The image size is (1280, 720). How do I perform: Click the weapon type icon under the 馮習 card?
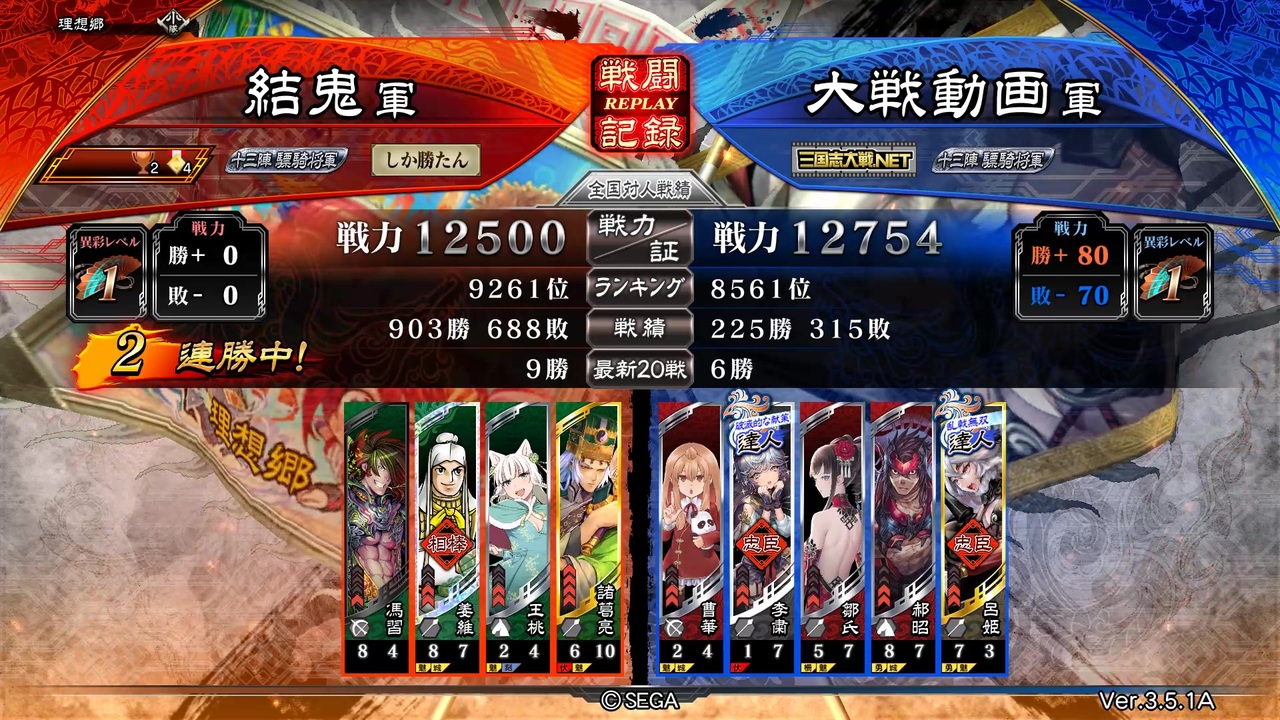click(358, 629)
